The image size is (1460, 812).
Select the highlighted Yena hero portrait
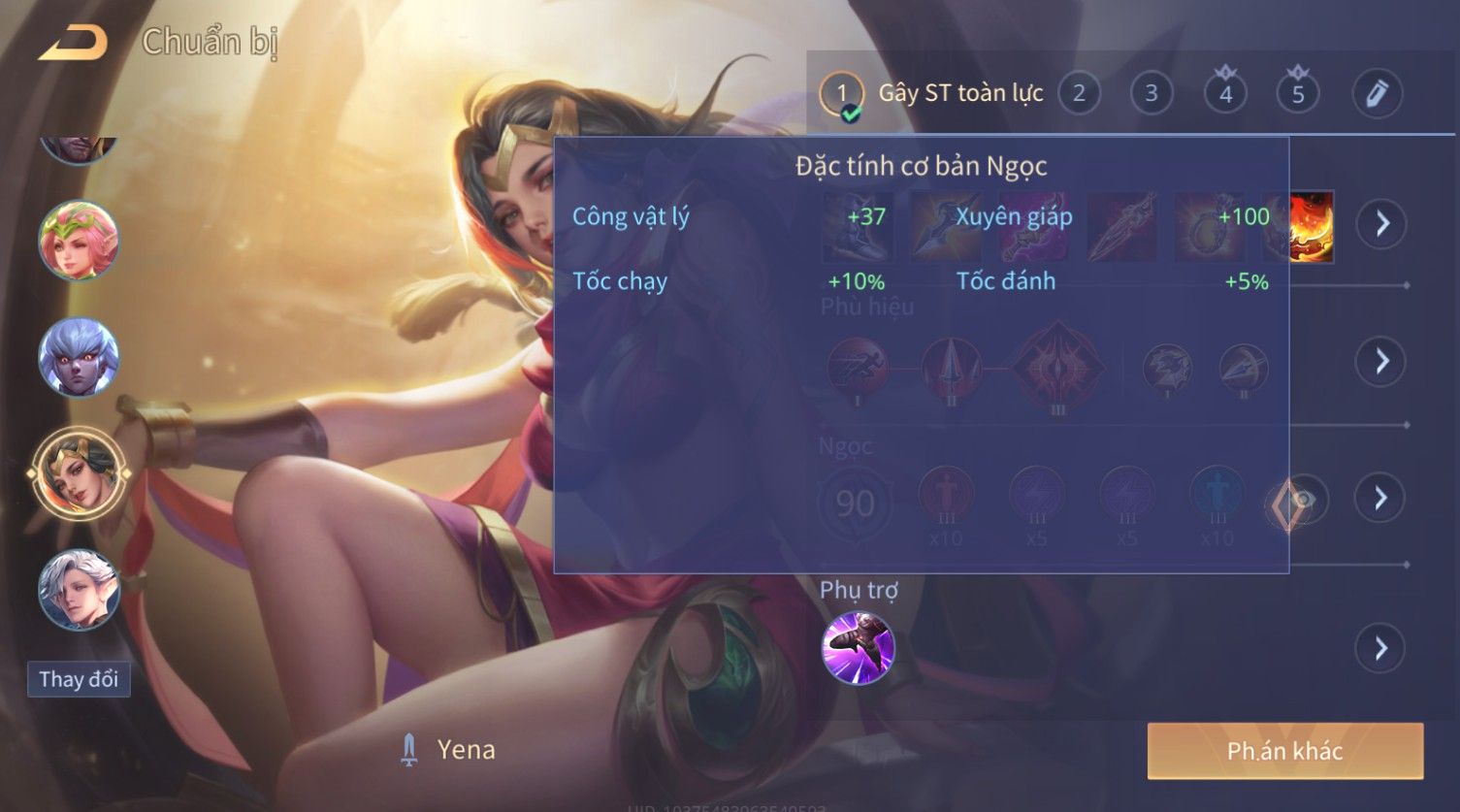[x=79, y=474]
